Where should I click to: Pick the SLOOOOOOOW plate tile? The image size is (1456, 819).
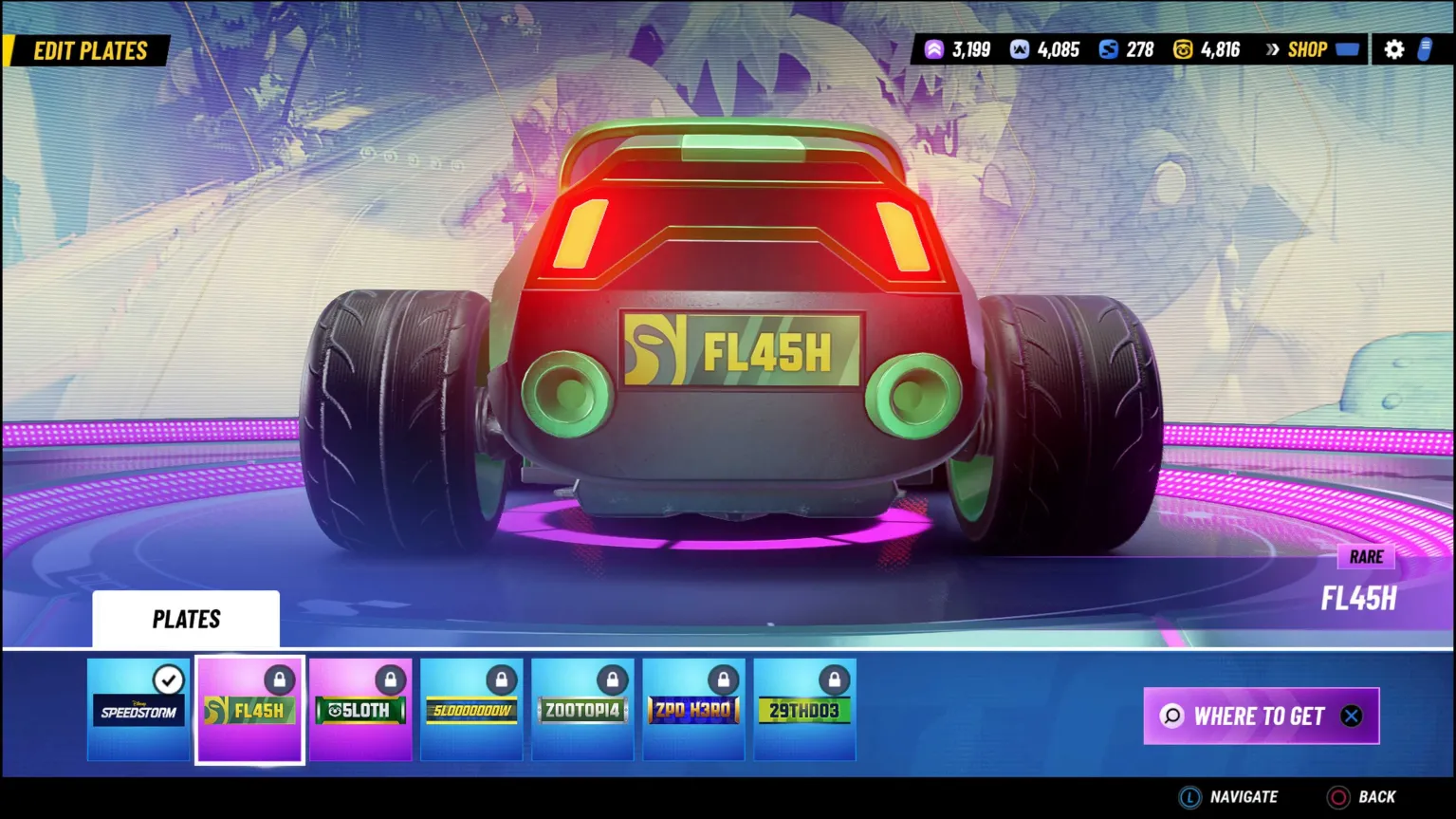pos(471,710)
